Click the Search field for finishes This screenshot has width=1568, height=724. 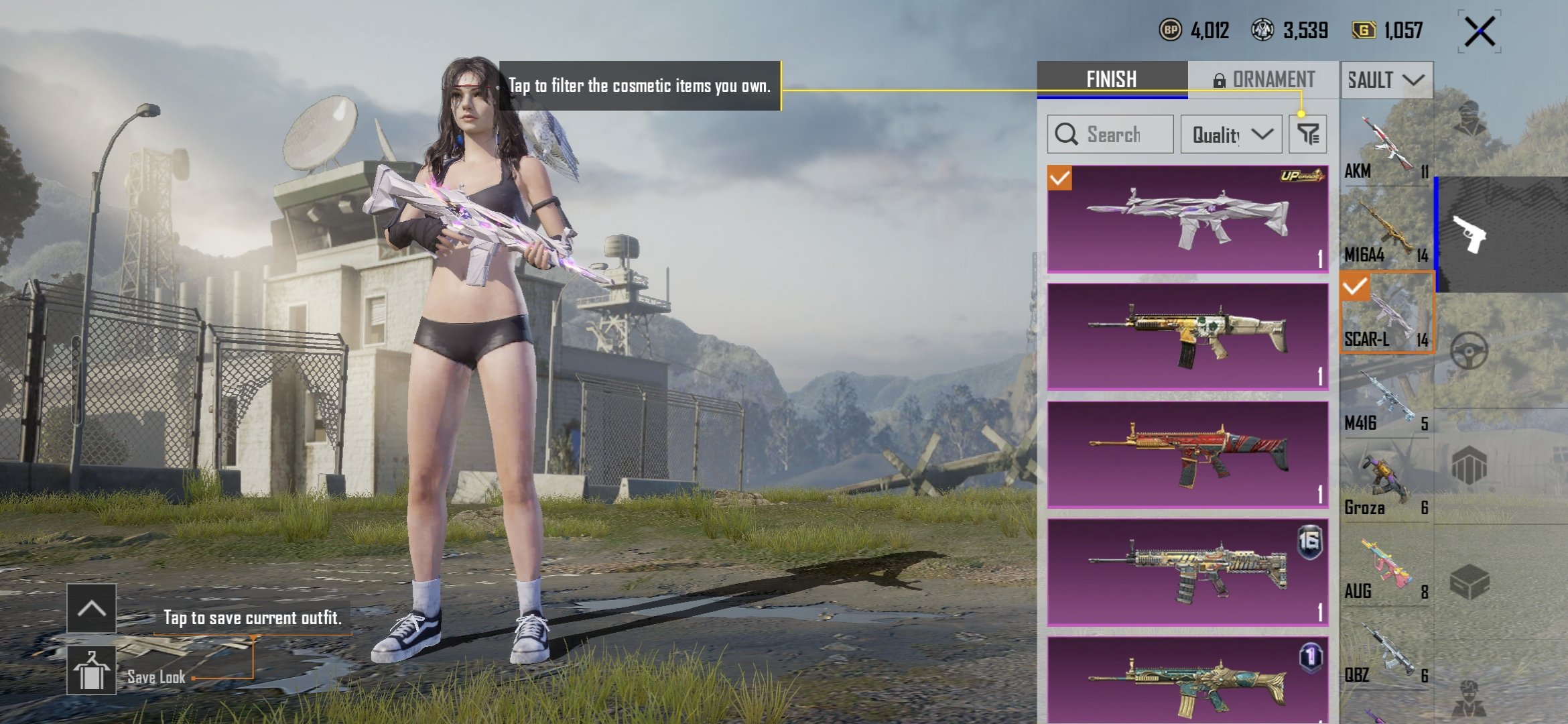pyautogui.click(x=1110, y=134)
